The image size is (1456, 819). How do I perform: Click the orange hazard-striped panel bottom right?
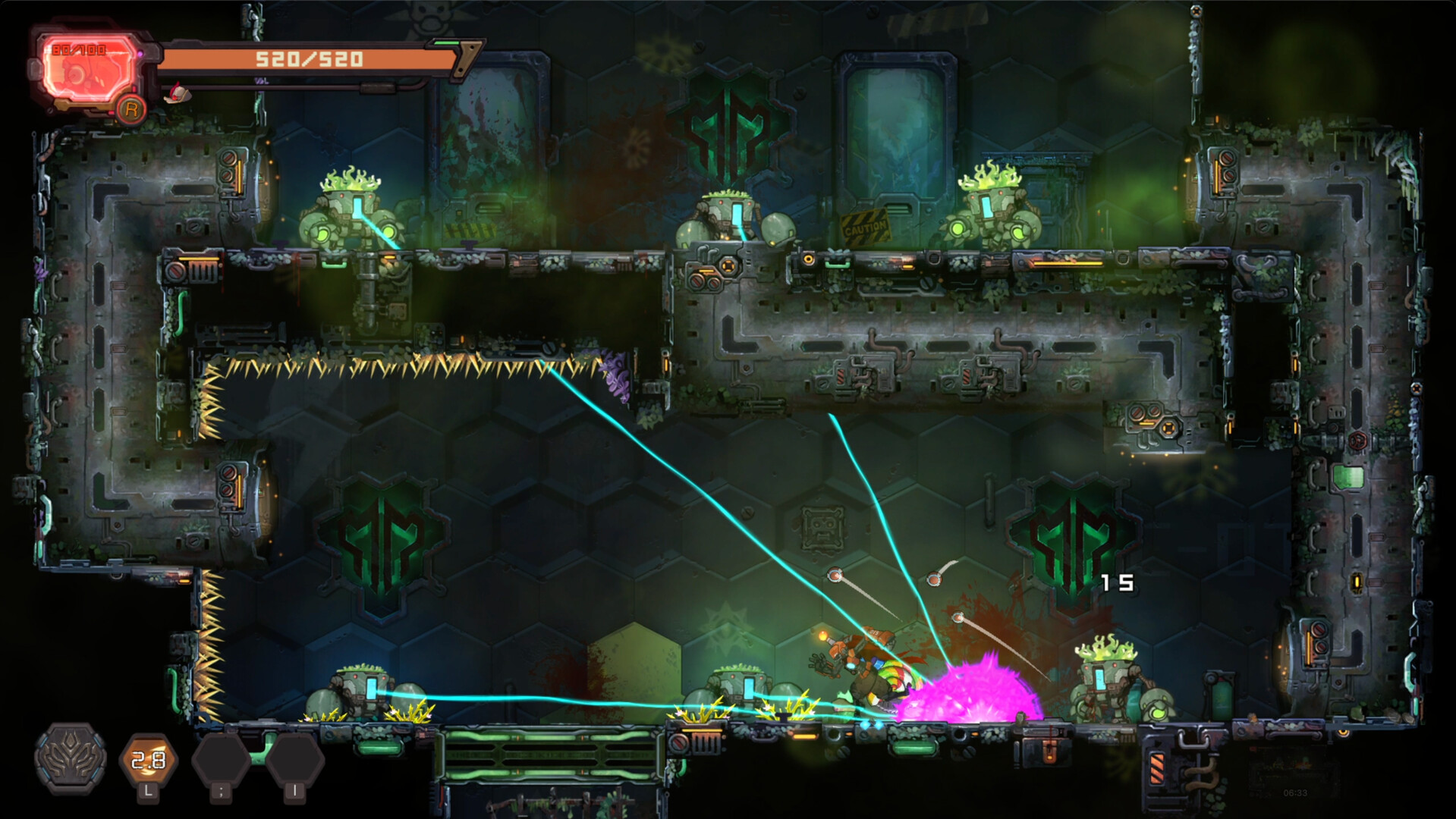pos(1156,768)
